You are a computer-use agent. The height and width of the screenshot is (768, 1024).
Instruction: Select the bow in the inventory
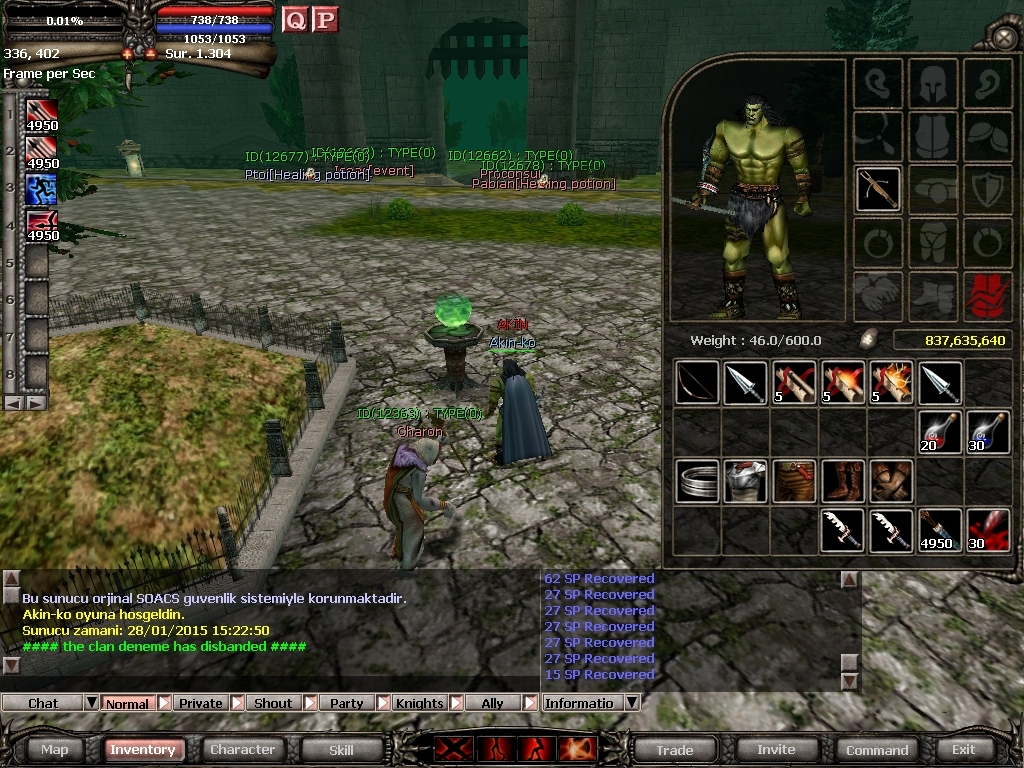click(696, 383)
